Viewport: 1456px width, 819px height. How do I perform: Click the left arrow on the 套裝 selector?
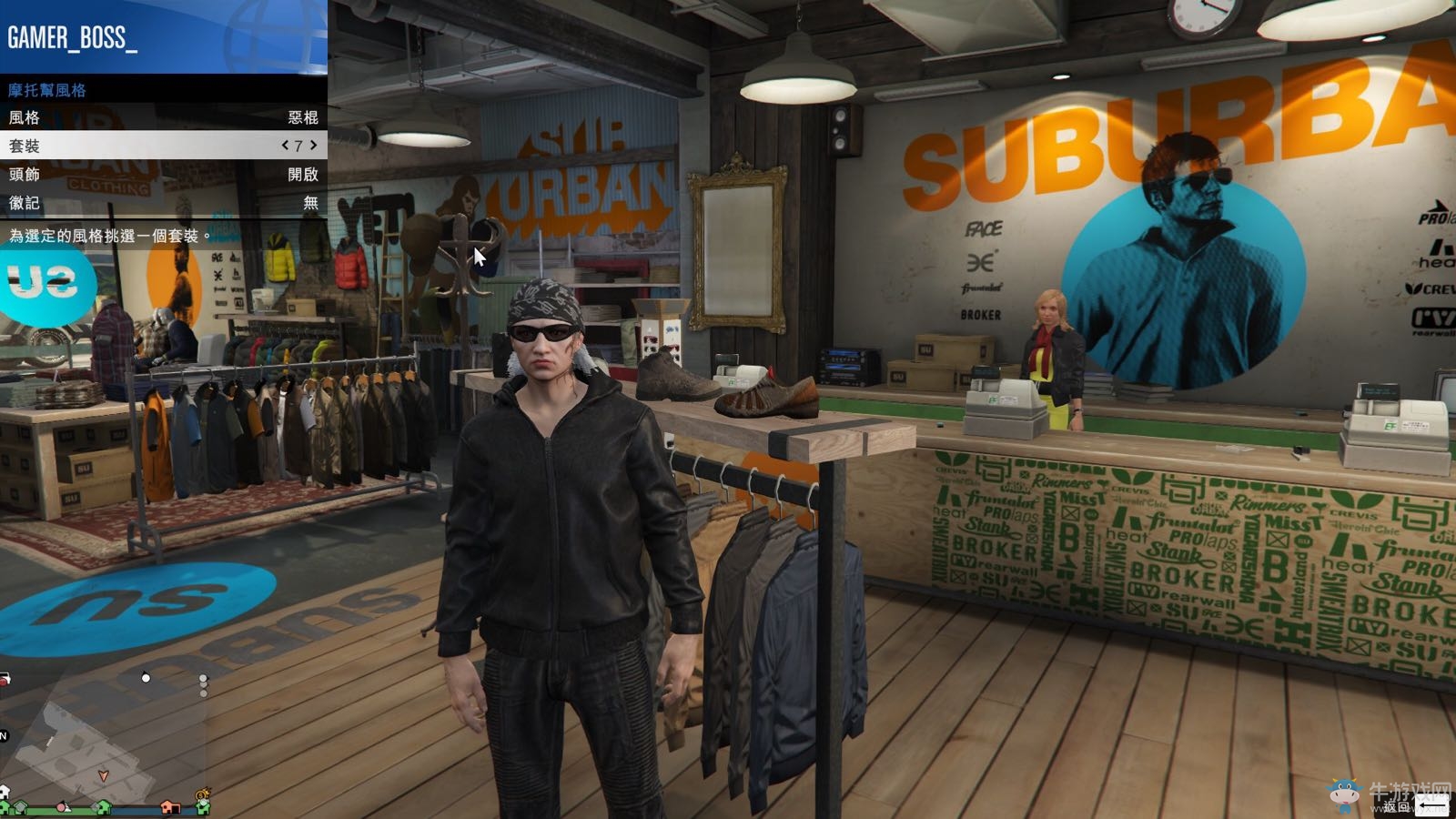point(285,146)
